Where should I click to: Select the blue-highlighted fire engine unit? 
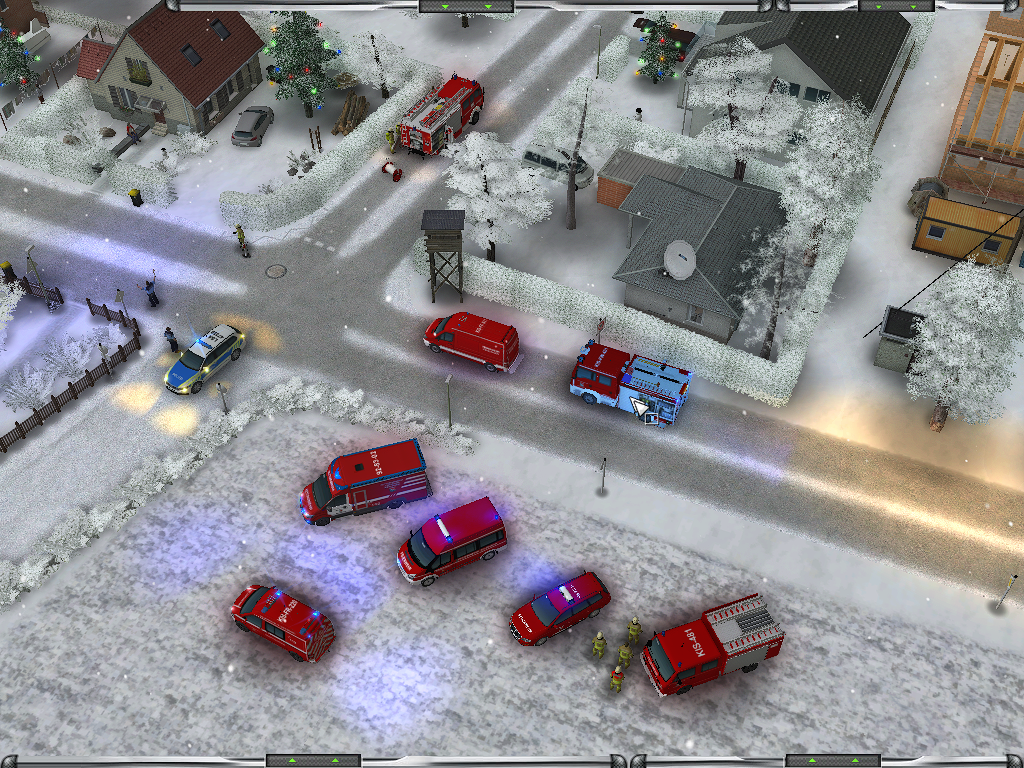[x=630, y=384]
